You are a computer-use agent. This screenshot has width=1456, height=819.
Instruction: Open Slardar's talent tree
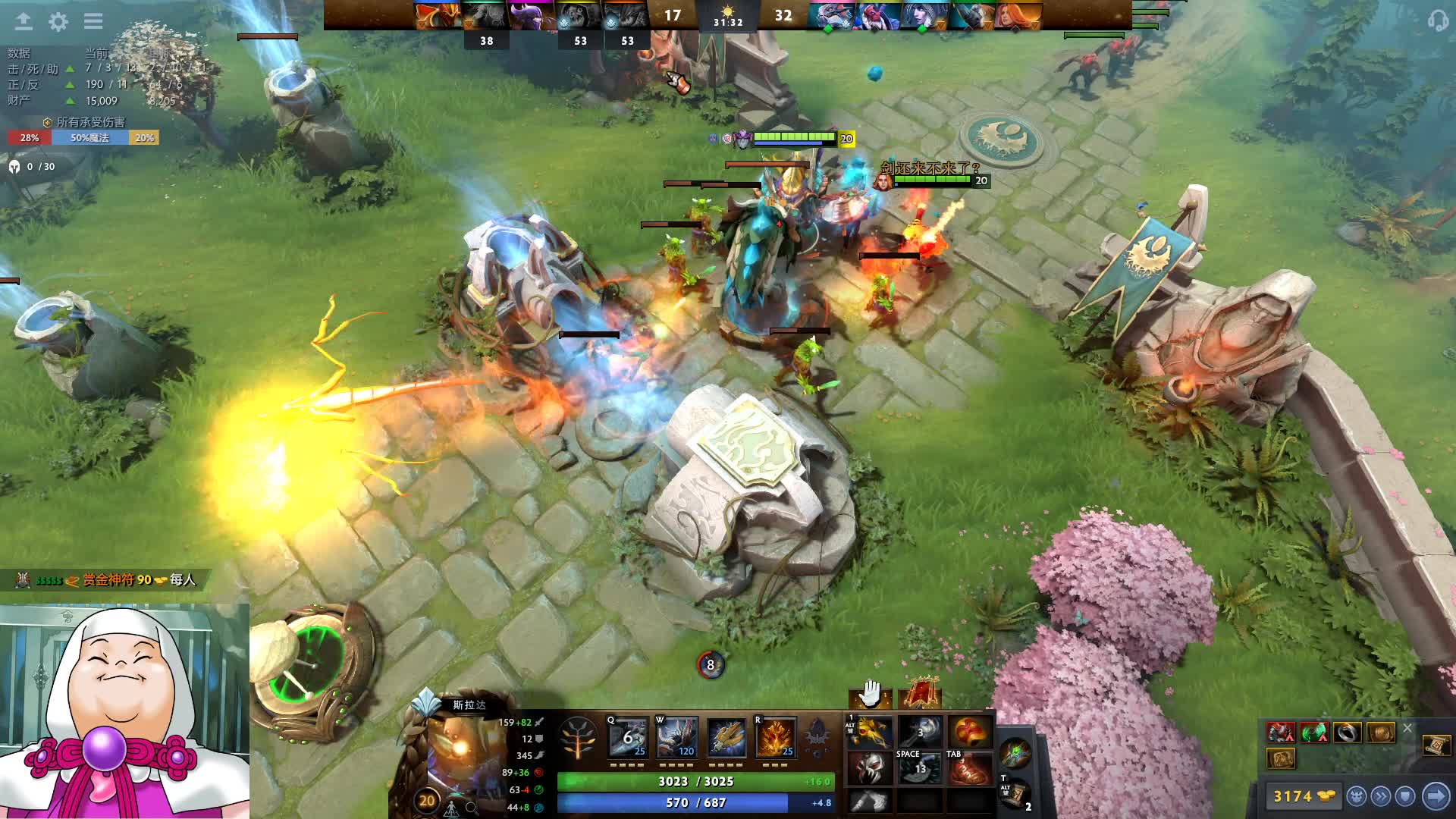click(x=578, y=737)
